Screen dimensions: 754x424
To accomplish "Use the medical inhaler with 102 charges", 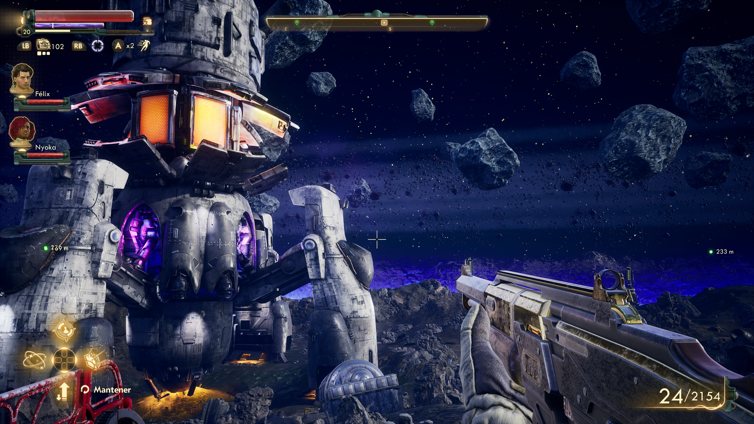I will click(x=44, y=44).
